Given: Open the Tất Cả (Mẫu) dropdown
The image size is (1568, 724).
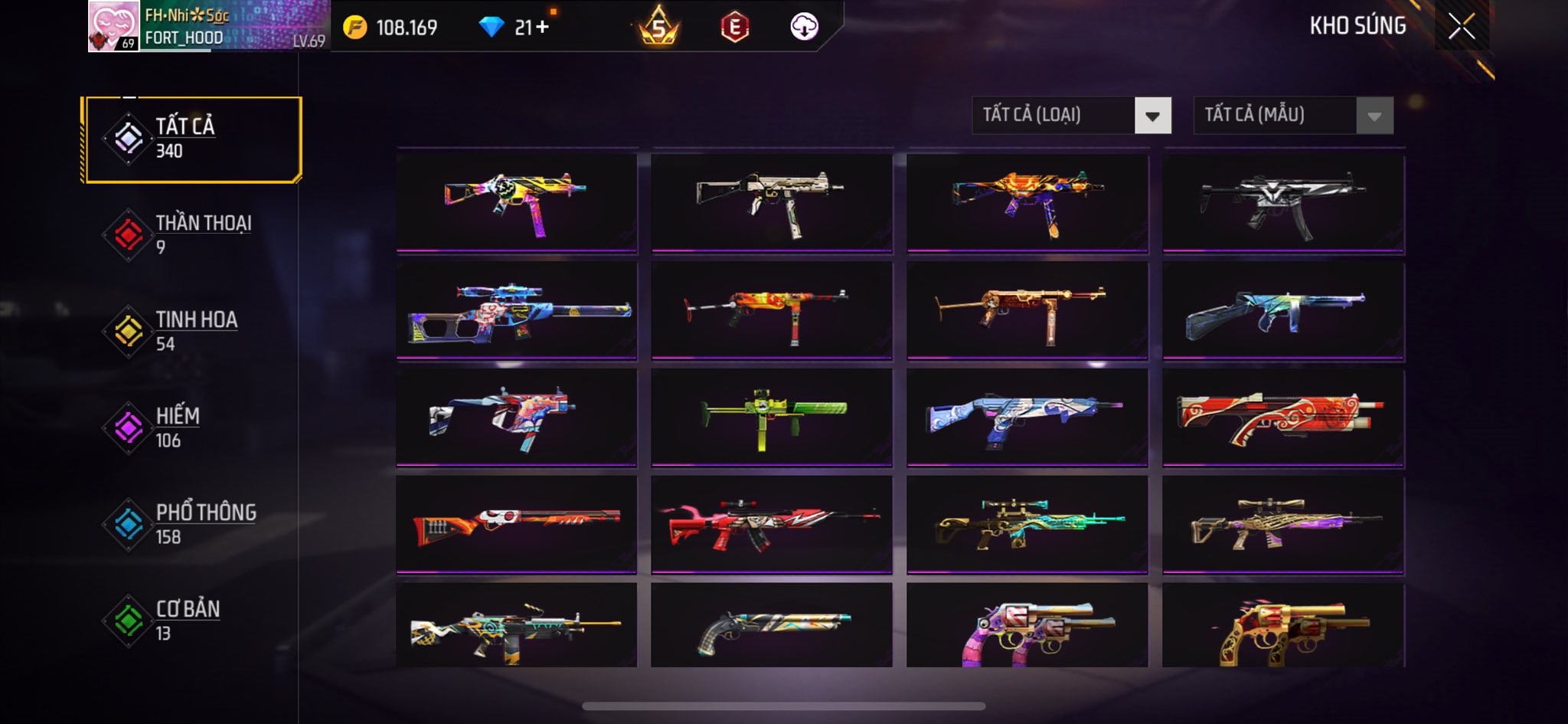Looking at the screenshot, I should [x=1293, y=116].
